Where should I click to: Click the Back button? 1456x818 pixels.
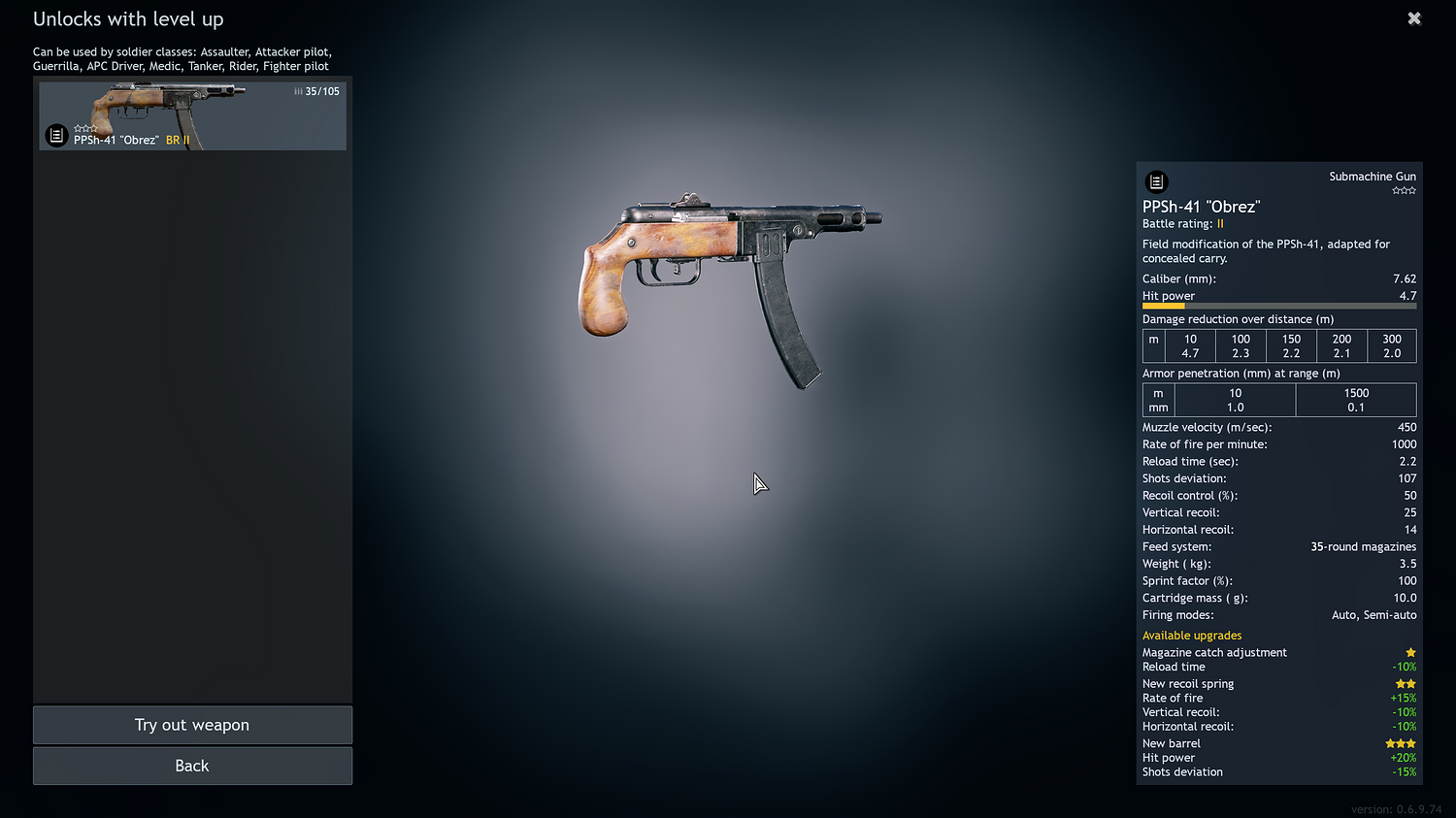(192, 766)
